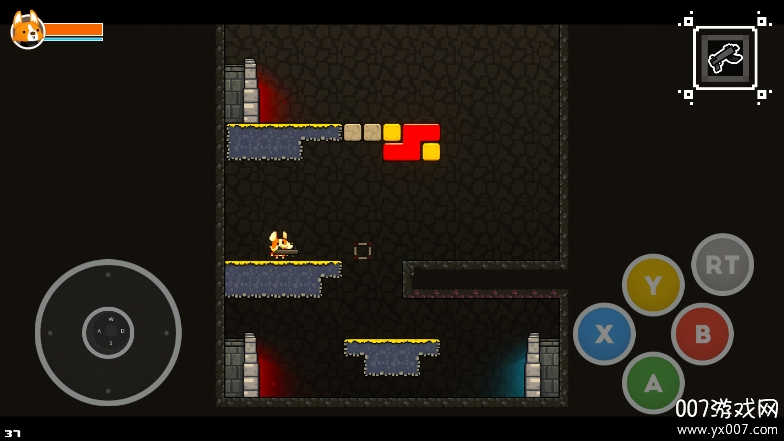Tap the green A touch button
Viewport: 784px width, 441px height.
[x=653, y=382]
